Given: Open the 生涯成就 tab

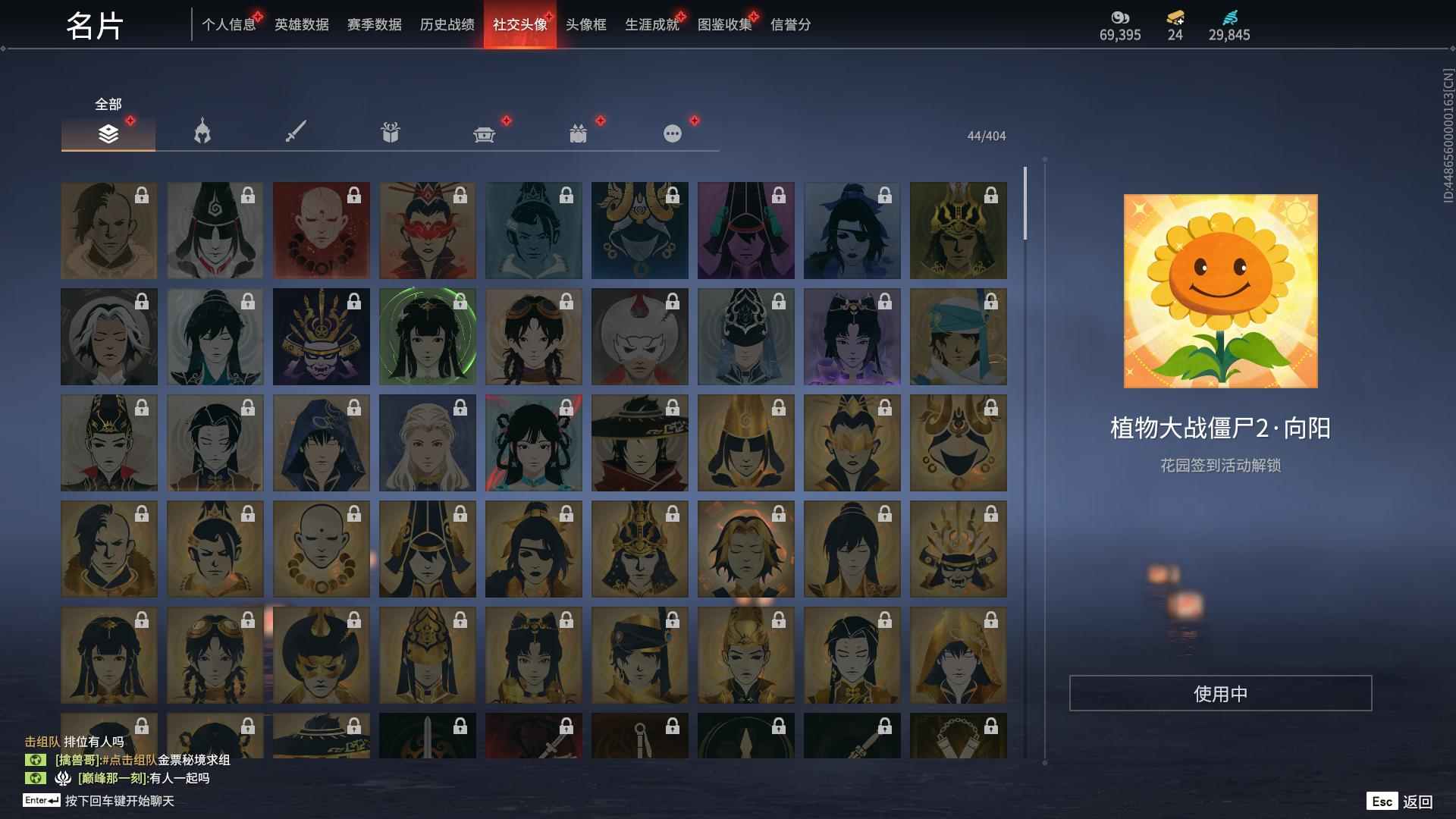Looking at the screenshot, I should click(650, 24).
